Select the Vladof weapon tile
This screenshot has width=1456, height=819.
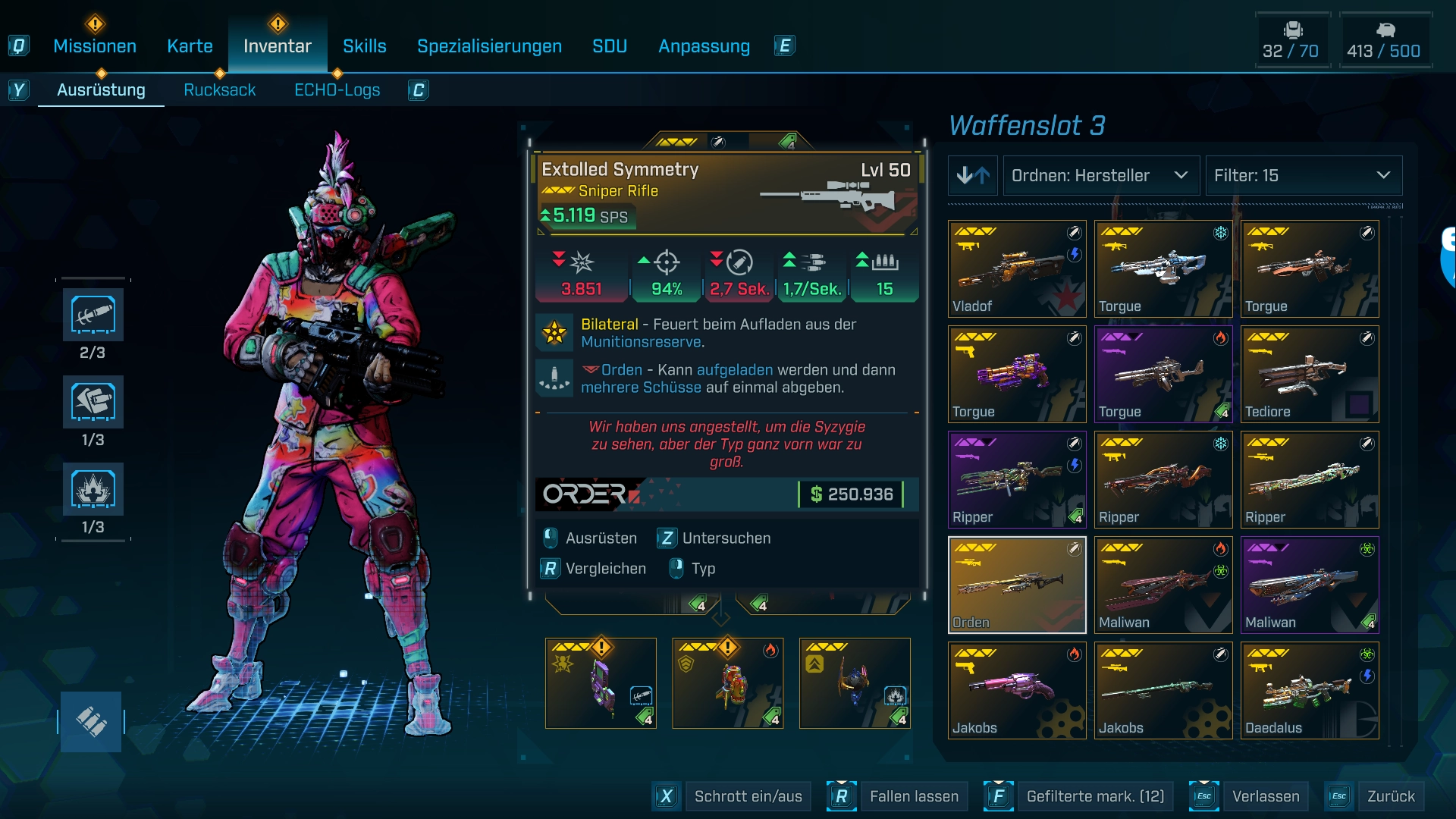click(1017, 269)
